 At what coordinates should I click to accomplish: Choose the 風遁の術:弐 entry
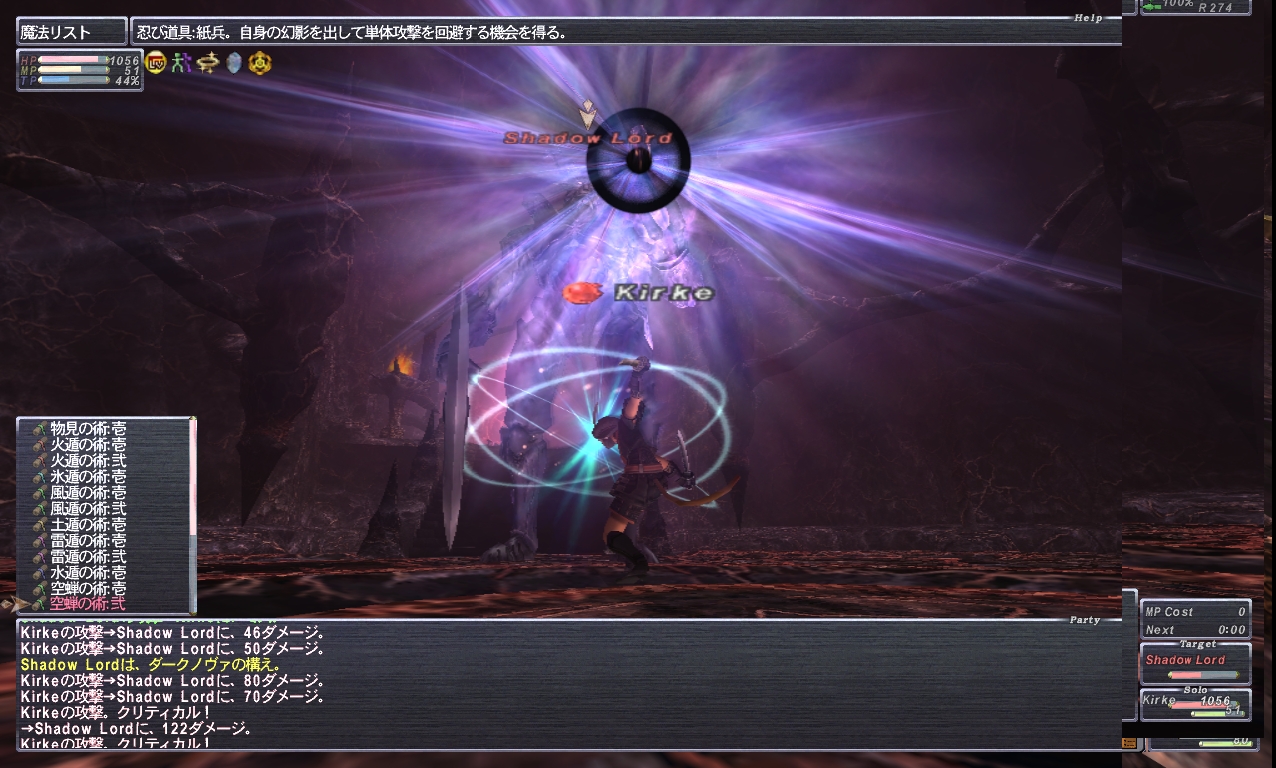click(x=88, y=509)
